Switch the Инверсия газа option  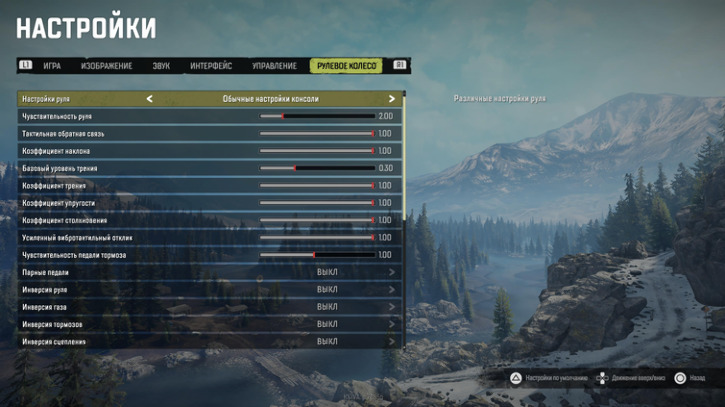coord(327,307)
